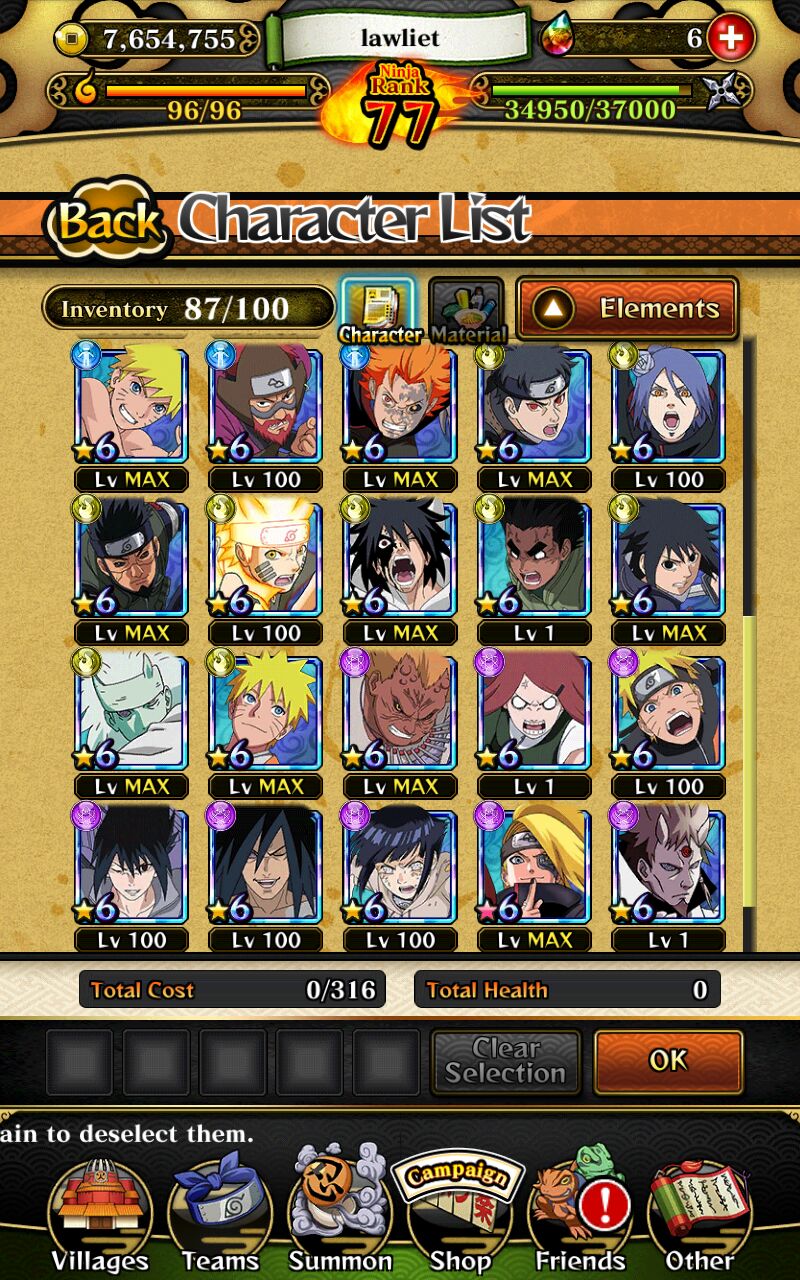Open the Villages menu
The image size is (800, 1280).
click(99, 1212)
